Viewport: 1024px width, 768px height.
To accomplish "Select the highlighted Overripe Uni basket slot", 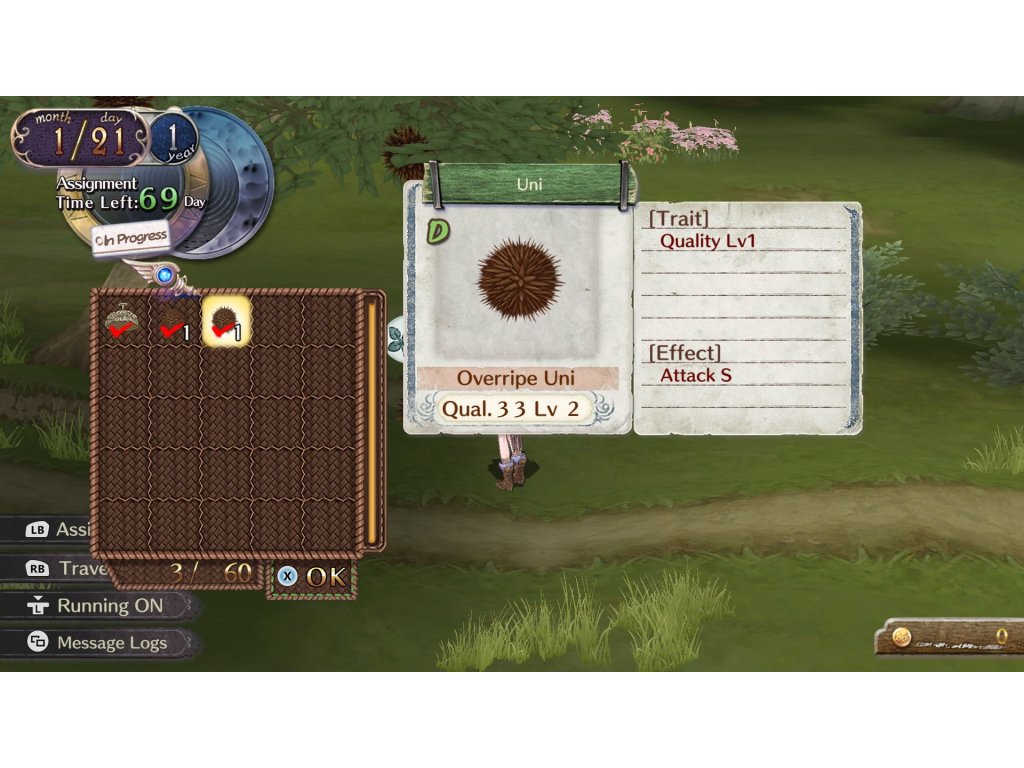I will 227,322.
